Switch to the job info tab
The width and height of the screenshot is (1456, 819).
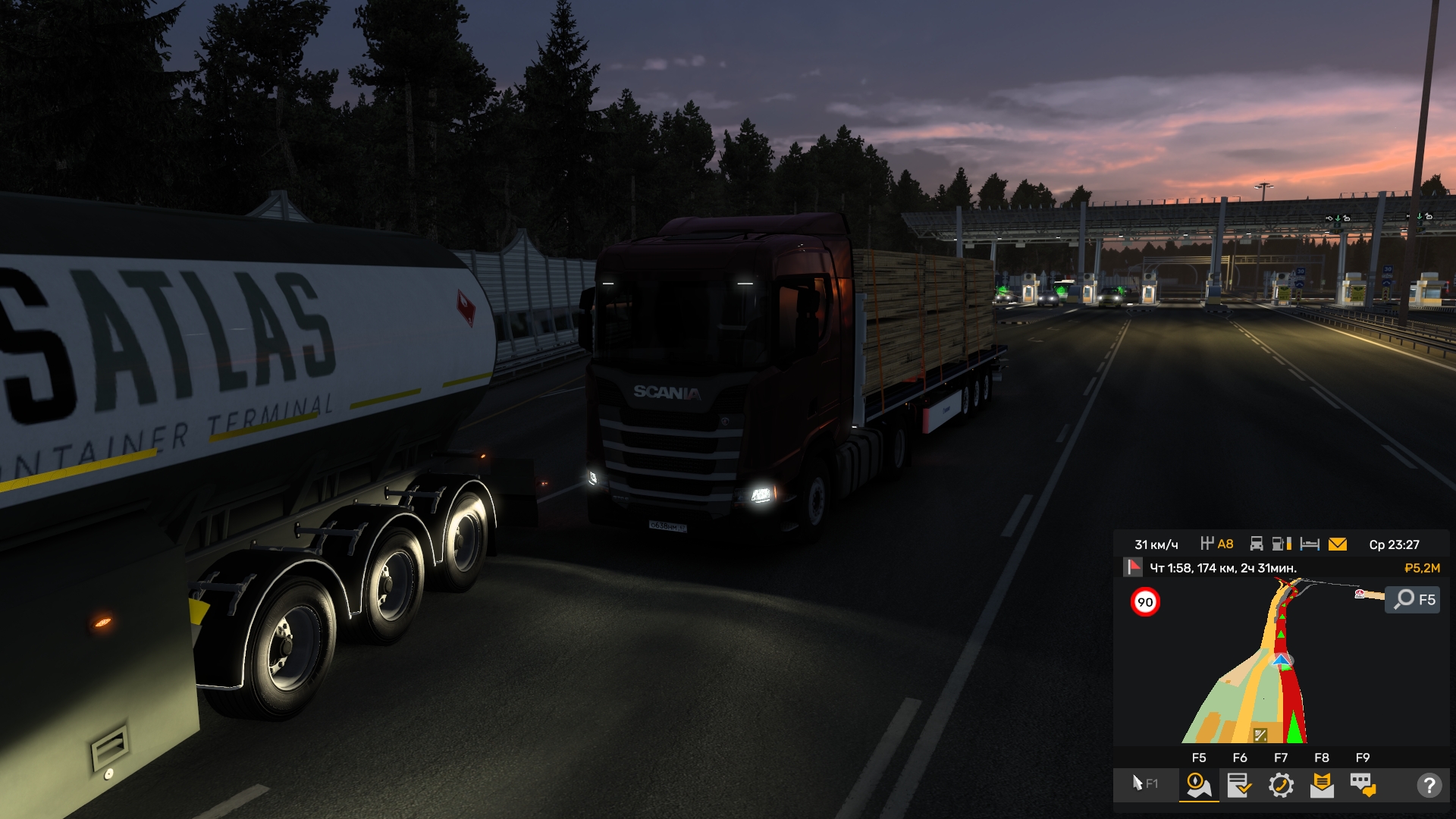coord(1239,785)
